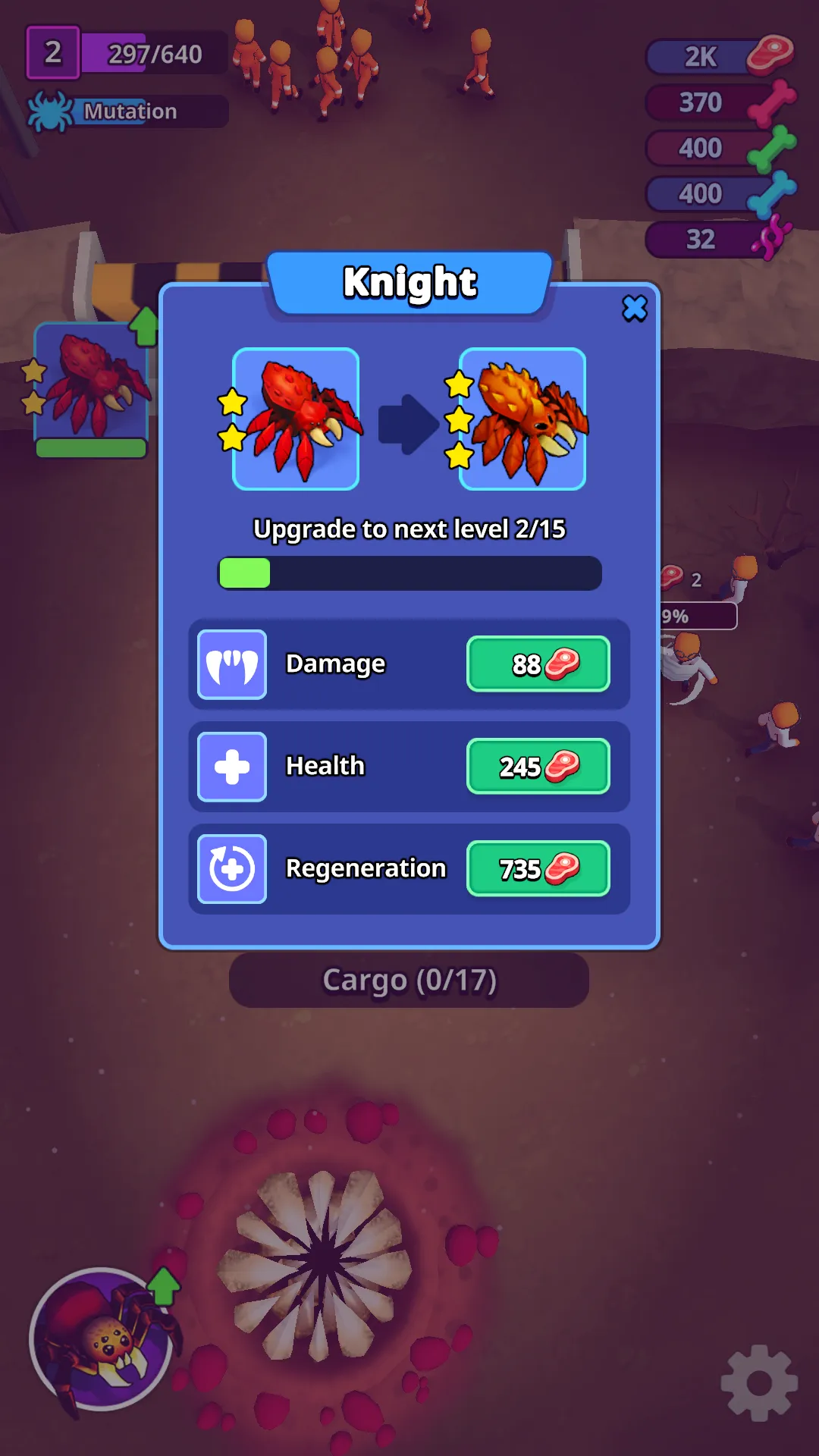Close the Knight upgrade panel
Screen dimensions: 819x1456
(635, 309)
